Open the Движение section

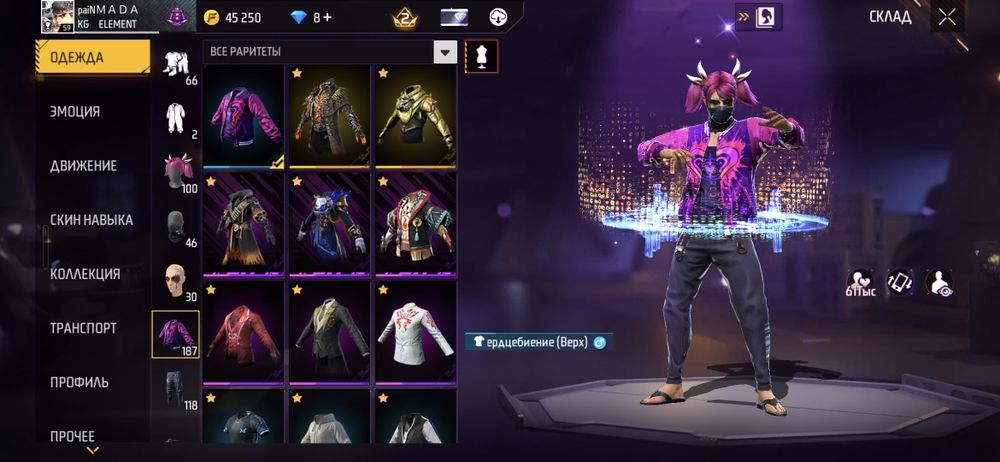pyautogui.click(x=84, y=166)
